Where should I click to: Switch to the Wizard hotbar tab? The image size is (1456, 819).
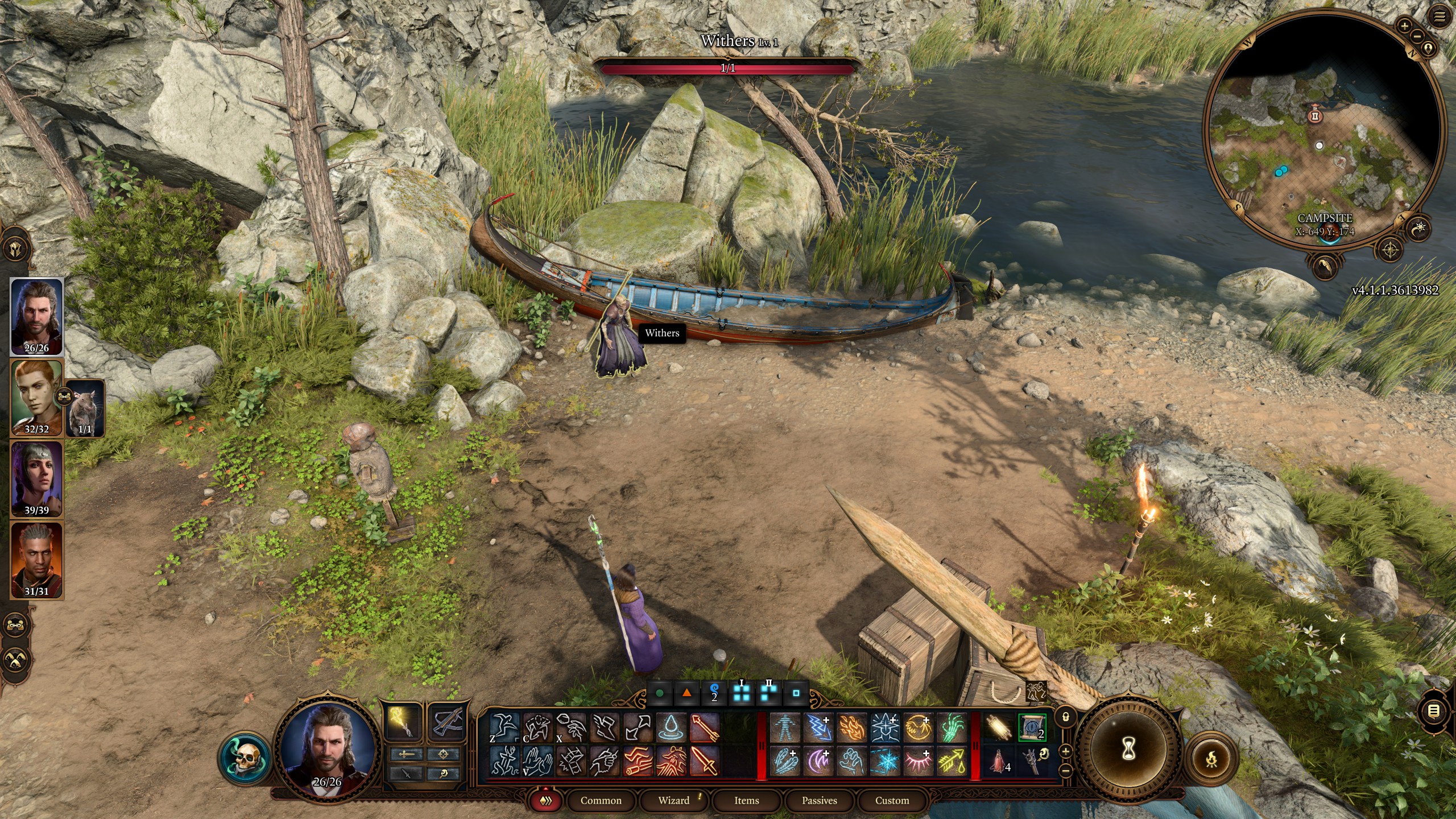[x=674, y=800]
